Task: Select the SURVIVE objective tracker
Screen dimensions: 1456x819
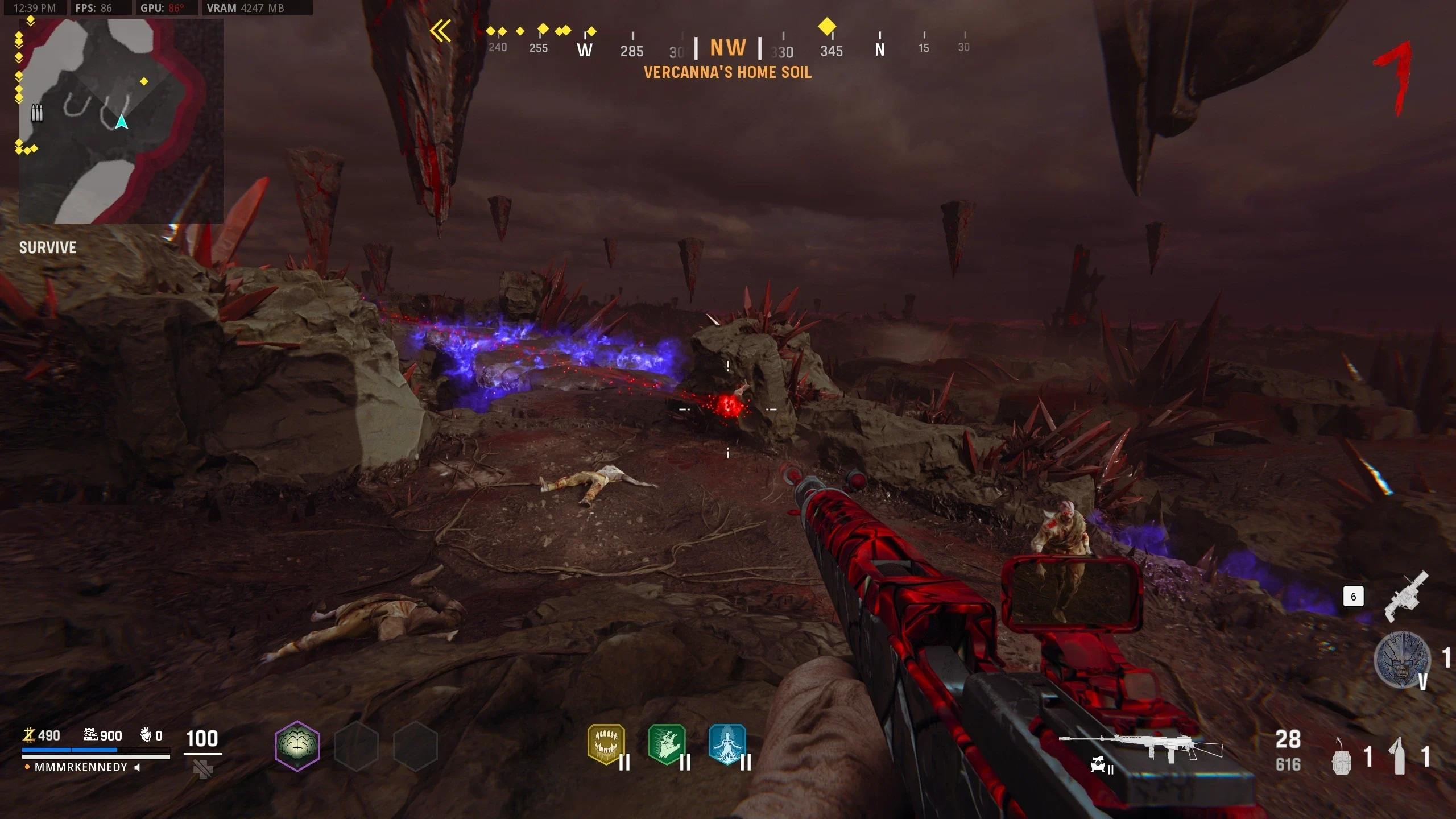Action: (x=48, y=247)
